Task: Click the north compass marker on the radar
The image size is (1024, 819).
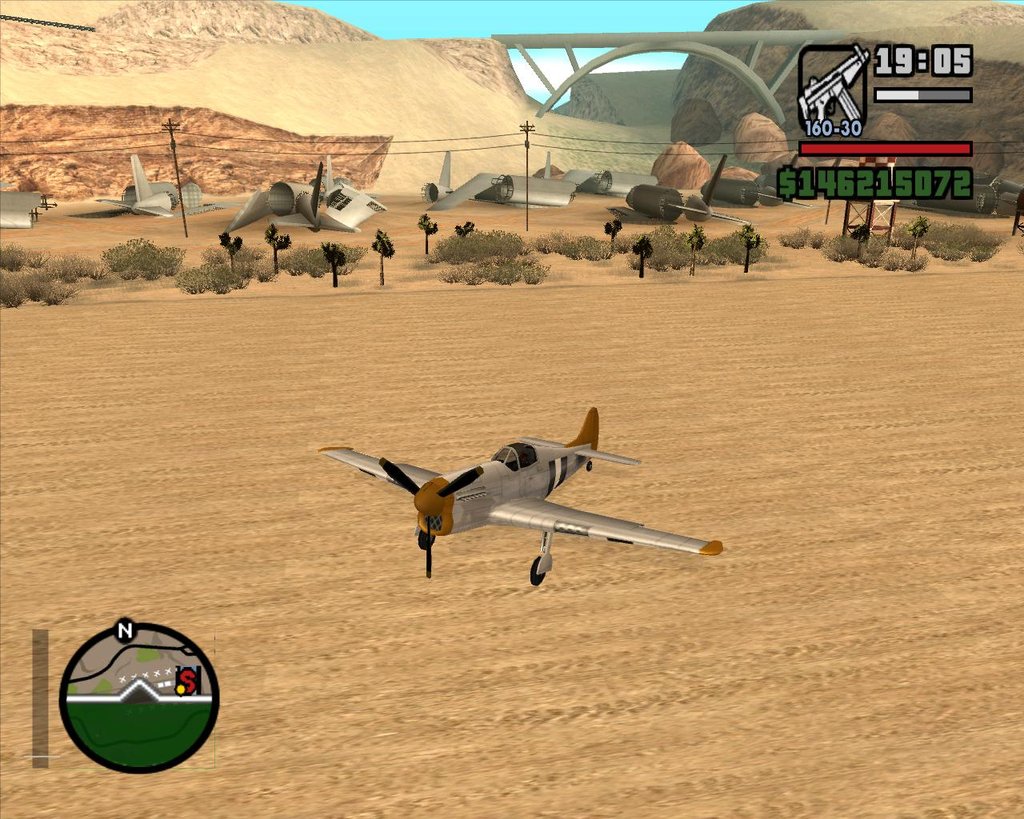Action: coord(125,630)
